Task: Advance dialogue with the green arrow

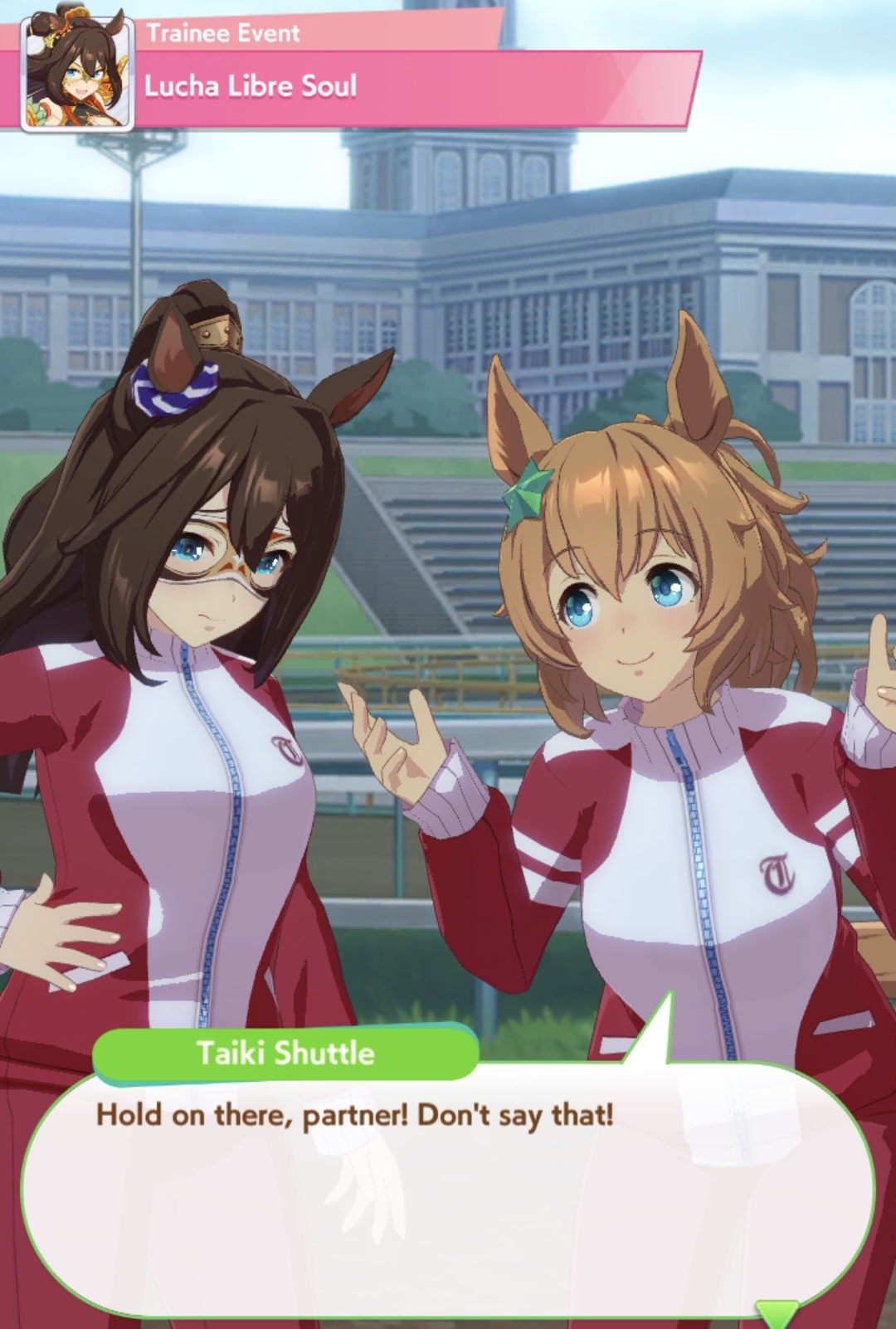Action: (x=777, y=1312)
